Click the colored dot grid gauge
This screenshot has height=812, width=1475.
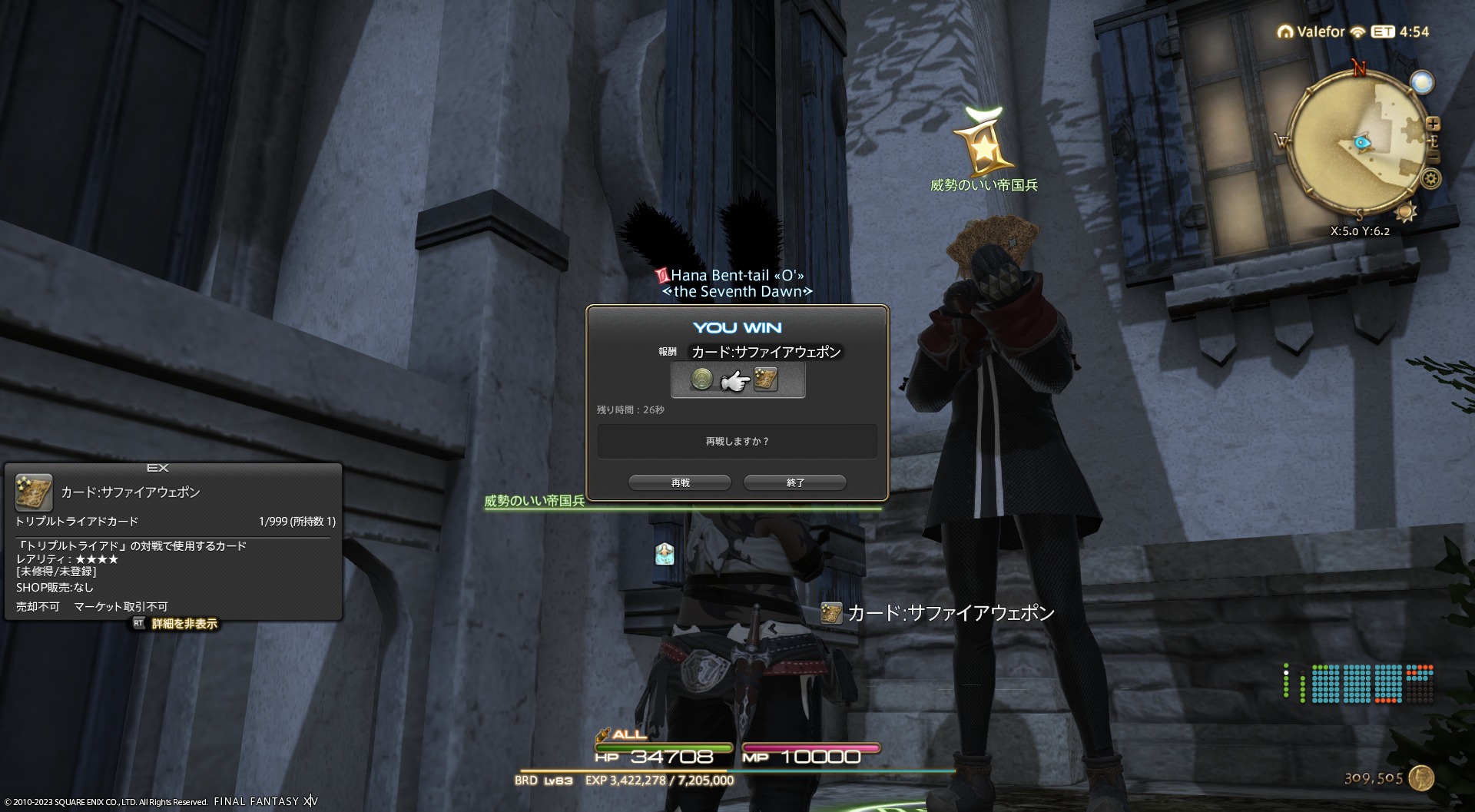(x=1357, y=684)
